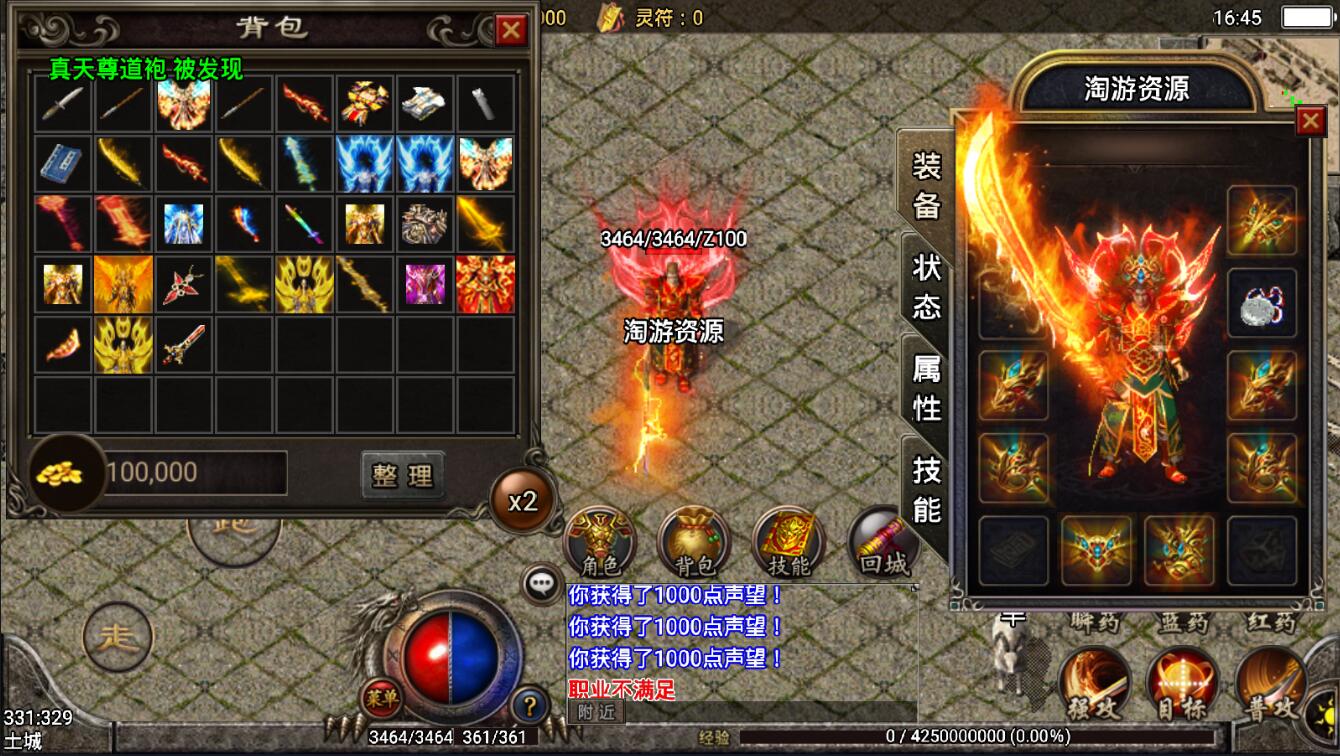
Task: Open the 角色 character button
Action: 600,542
